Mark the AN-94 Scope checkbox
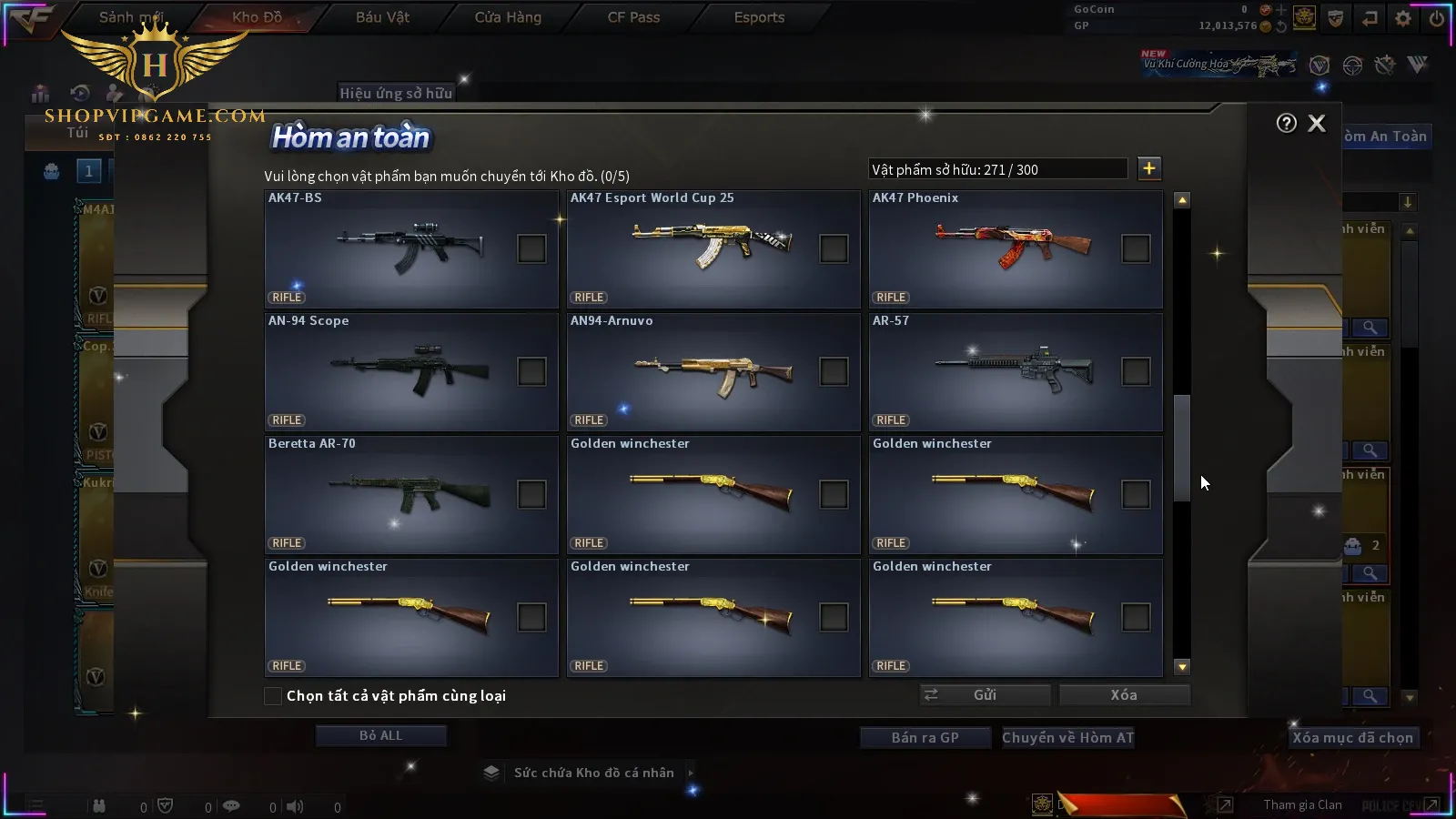 (531, 371)
